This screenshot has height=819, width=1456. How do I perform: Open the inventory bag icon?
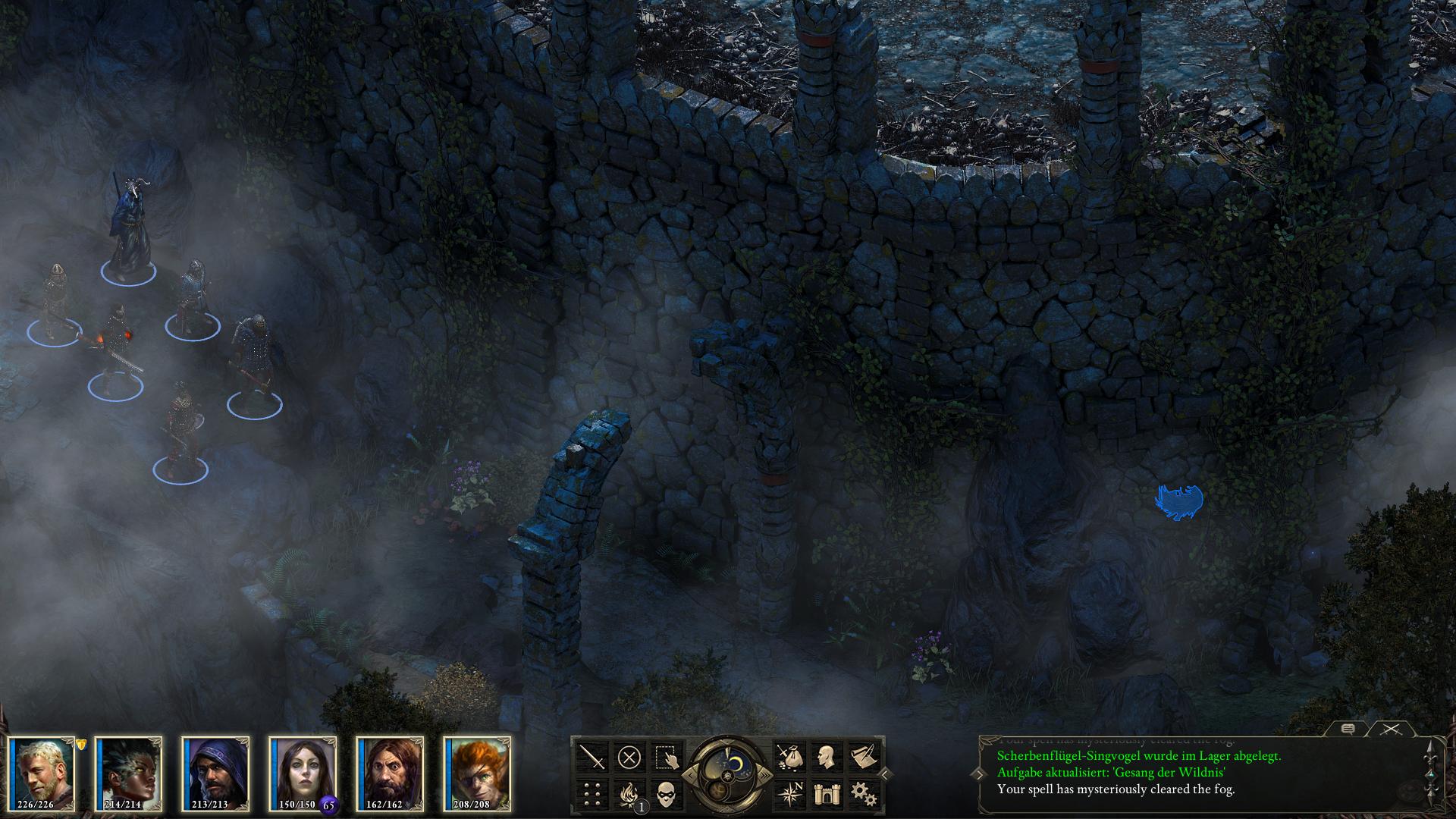pyautogui.click(x=788, y=757)
